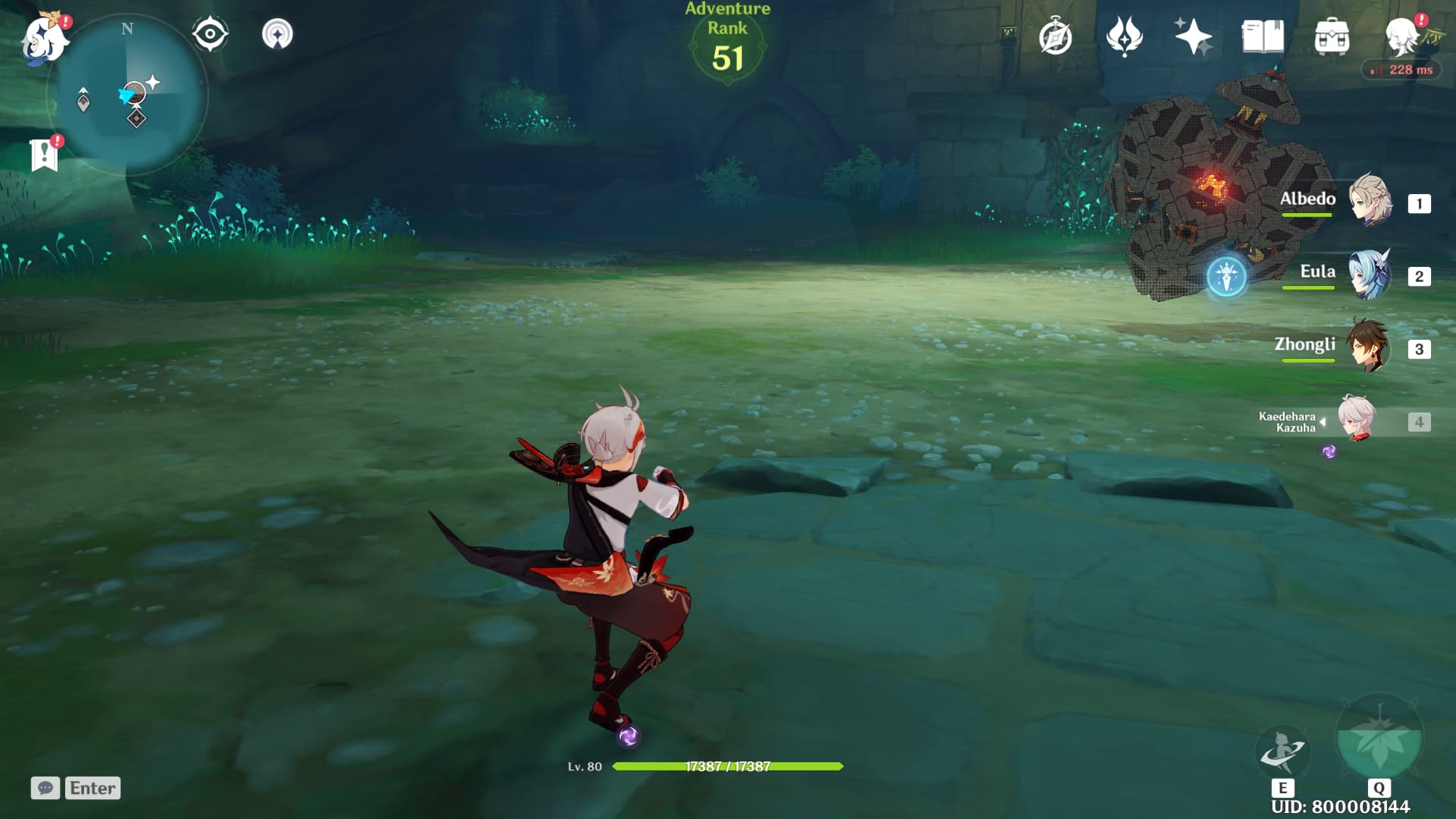Open the adventurer compass events icon
Screen dimensions: 1456x819
pos(1055,37)
